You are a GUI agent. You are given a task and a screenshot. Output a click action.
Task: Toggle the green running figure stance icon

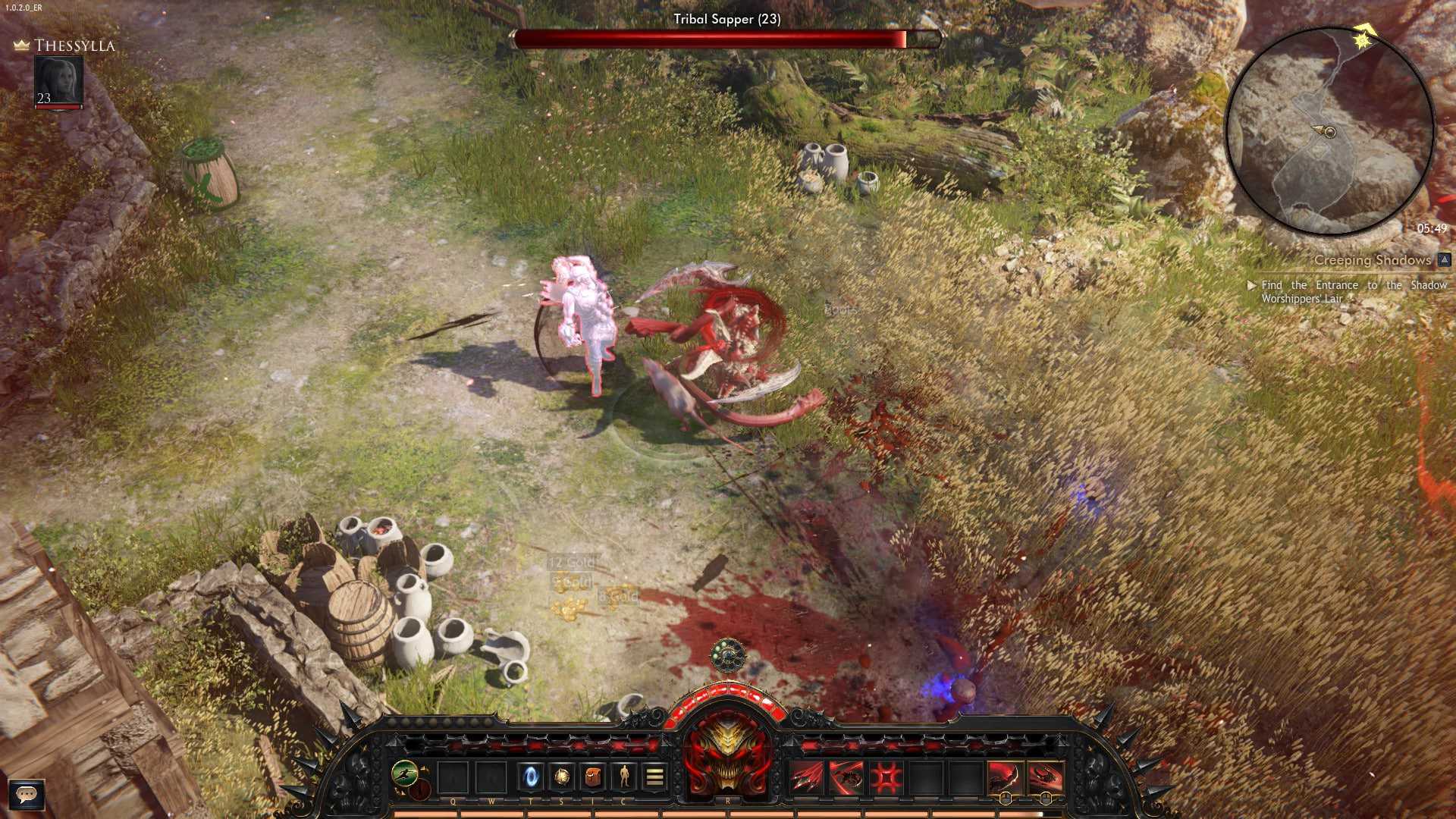pyautogui.click(x=404, y=773)
